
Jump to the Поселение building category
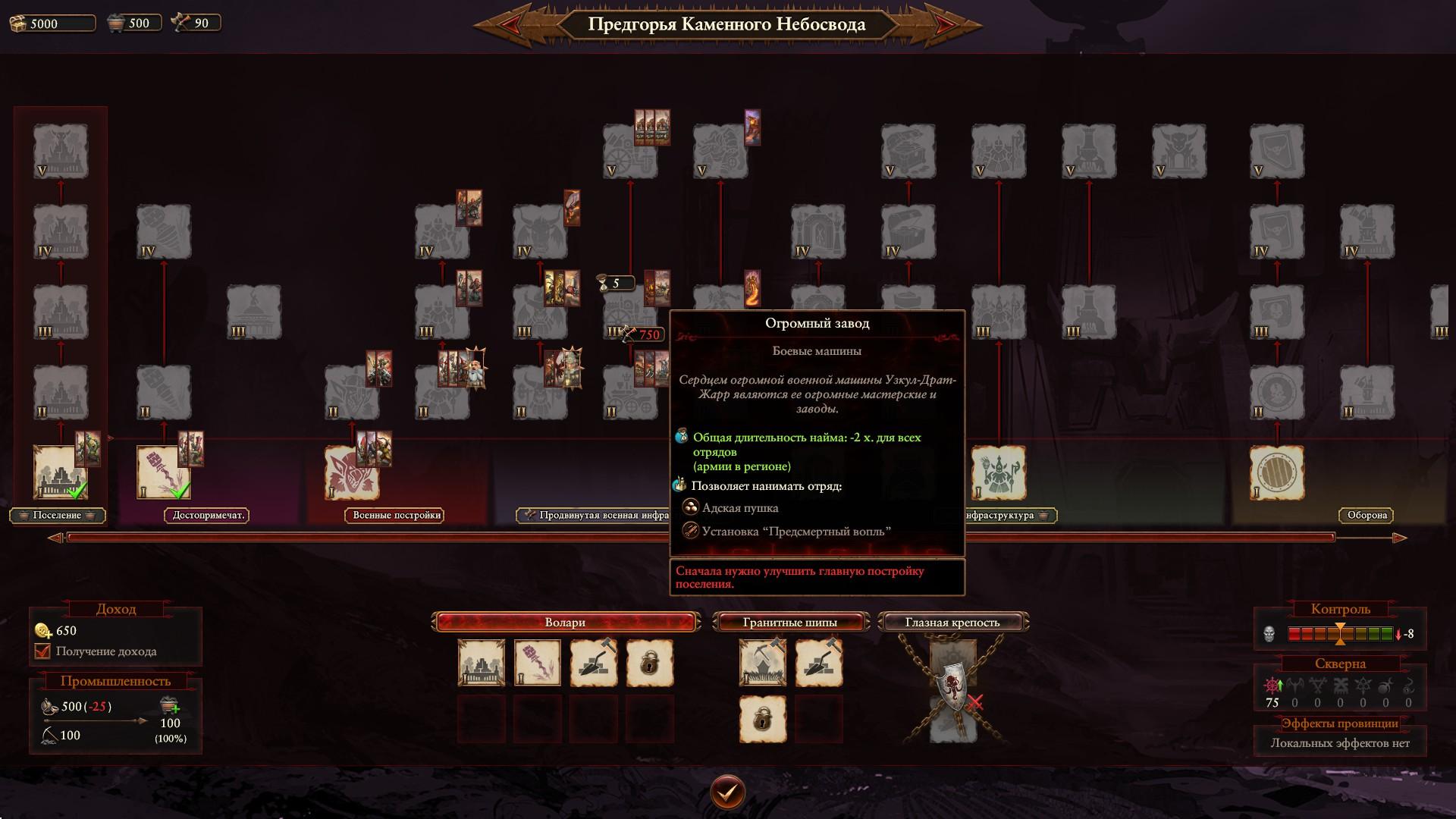pos(57,516)
